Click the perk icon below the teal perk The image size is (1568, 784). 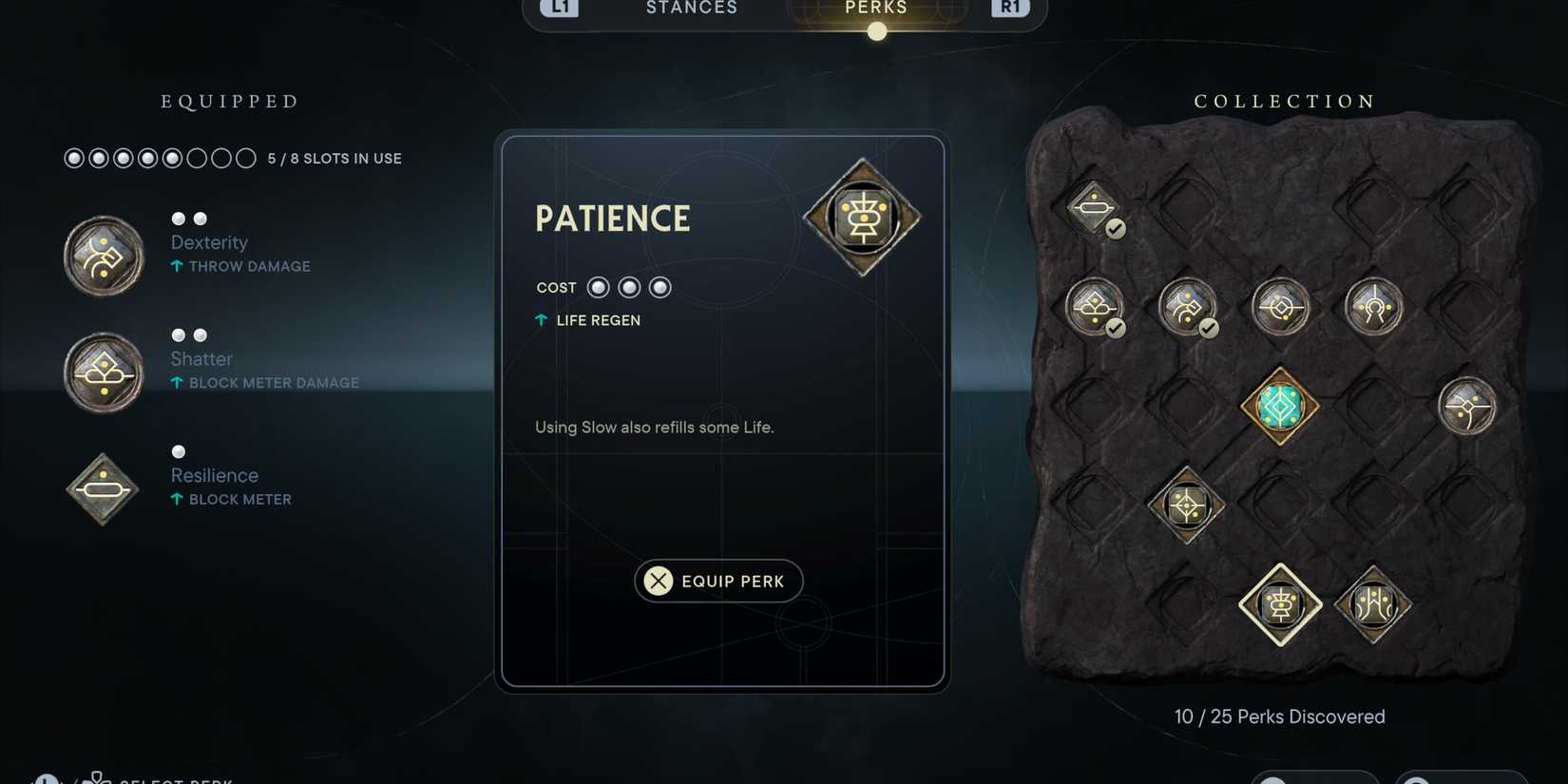[1185, 507]
